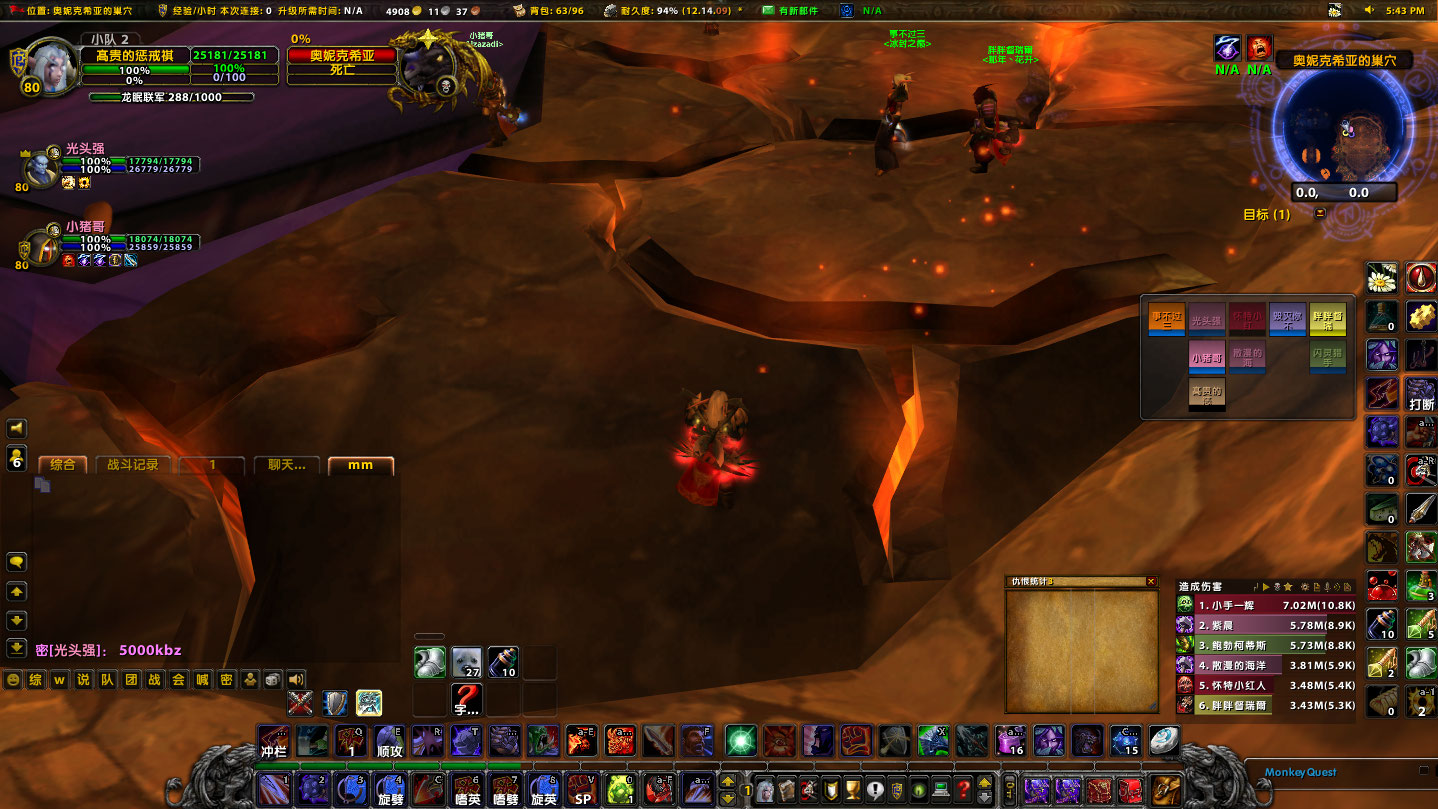The width and height of the screenshot is (1438, 809).
Task: Open damage meter options via gear icon
Action: [x=1305, y=588]
